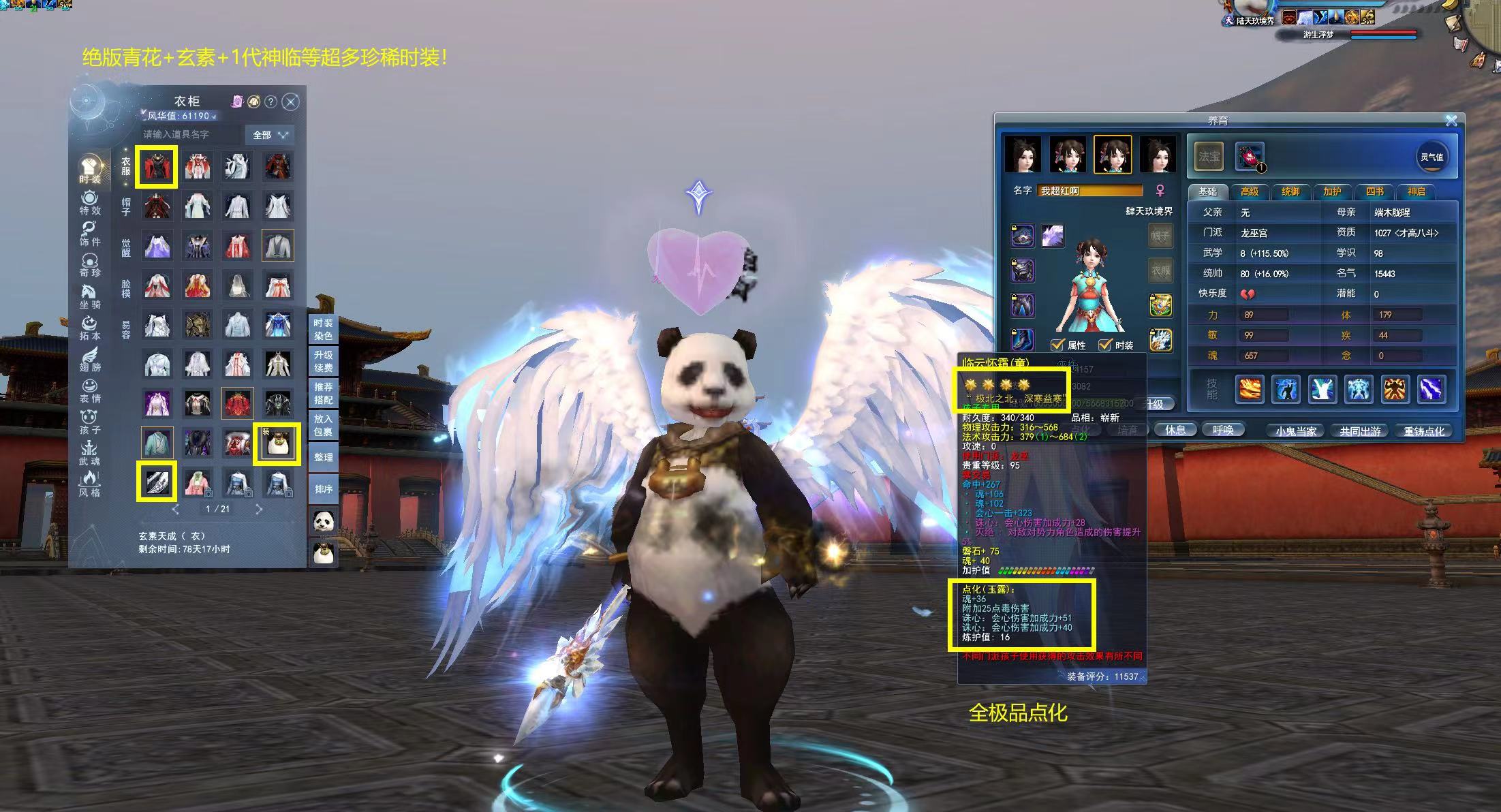Viewport: 1501px width, 812px height.
Task: Click the 重铸点化 reforge button
Action: (1424, 431)
